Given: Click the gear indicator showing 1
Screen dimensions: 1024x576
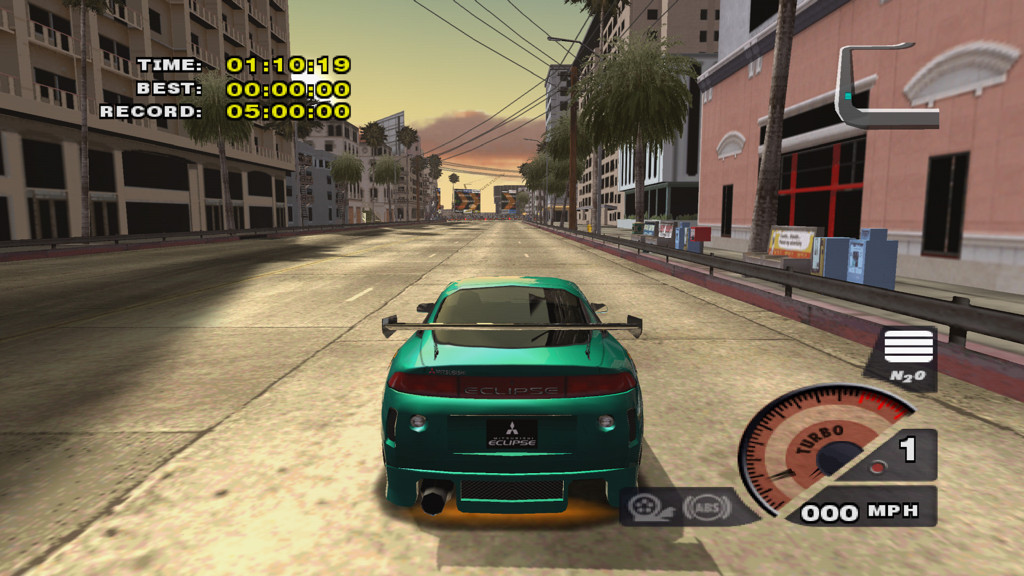Looking at the screenshot, I should pos(908,451).
